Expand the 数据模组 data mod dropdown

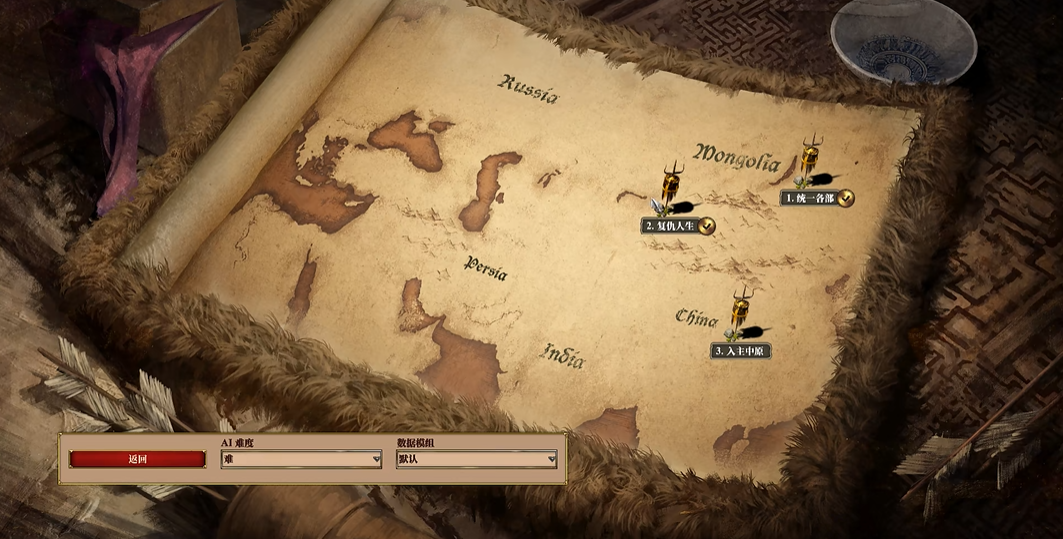pyautogui.click(x=476, y=459)
